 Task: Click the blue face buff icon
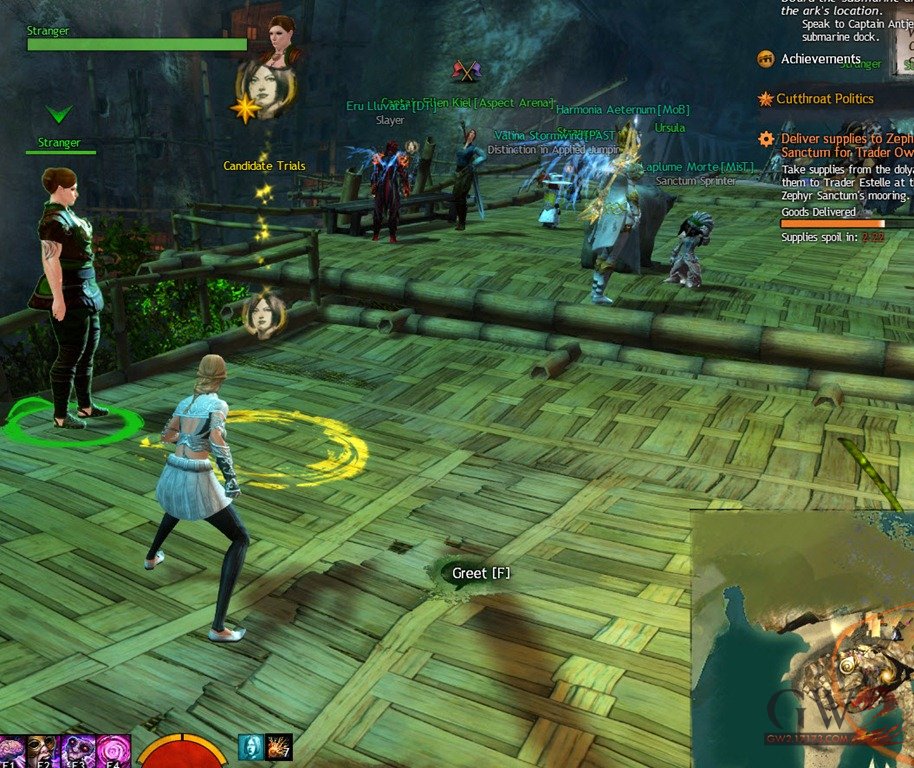point(250,746)
